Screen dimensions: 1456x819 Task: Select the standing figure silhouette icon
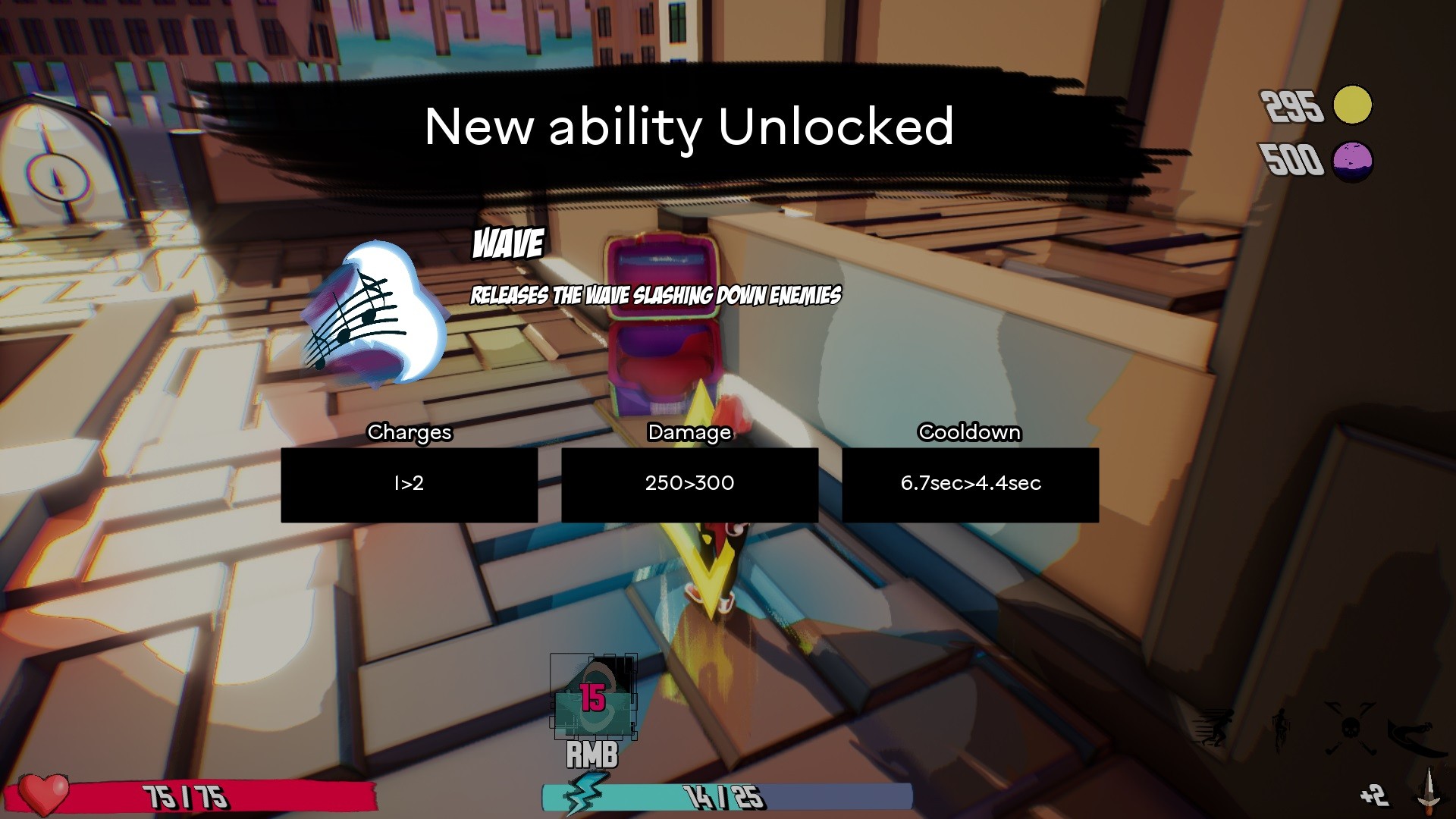click(x=1281, y=730)
